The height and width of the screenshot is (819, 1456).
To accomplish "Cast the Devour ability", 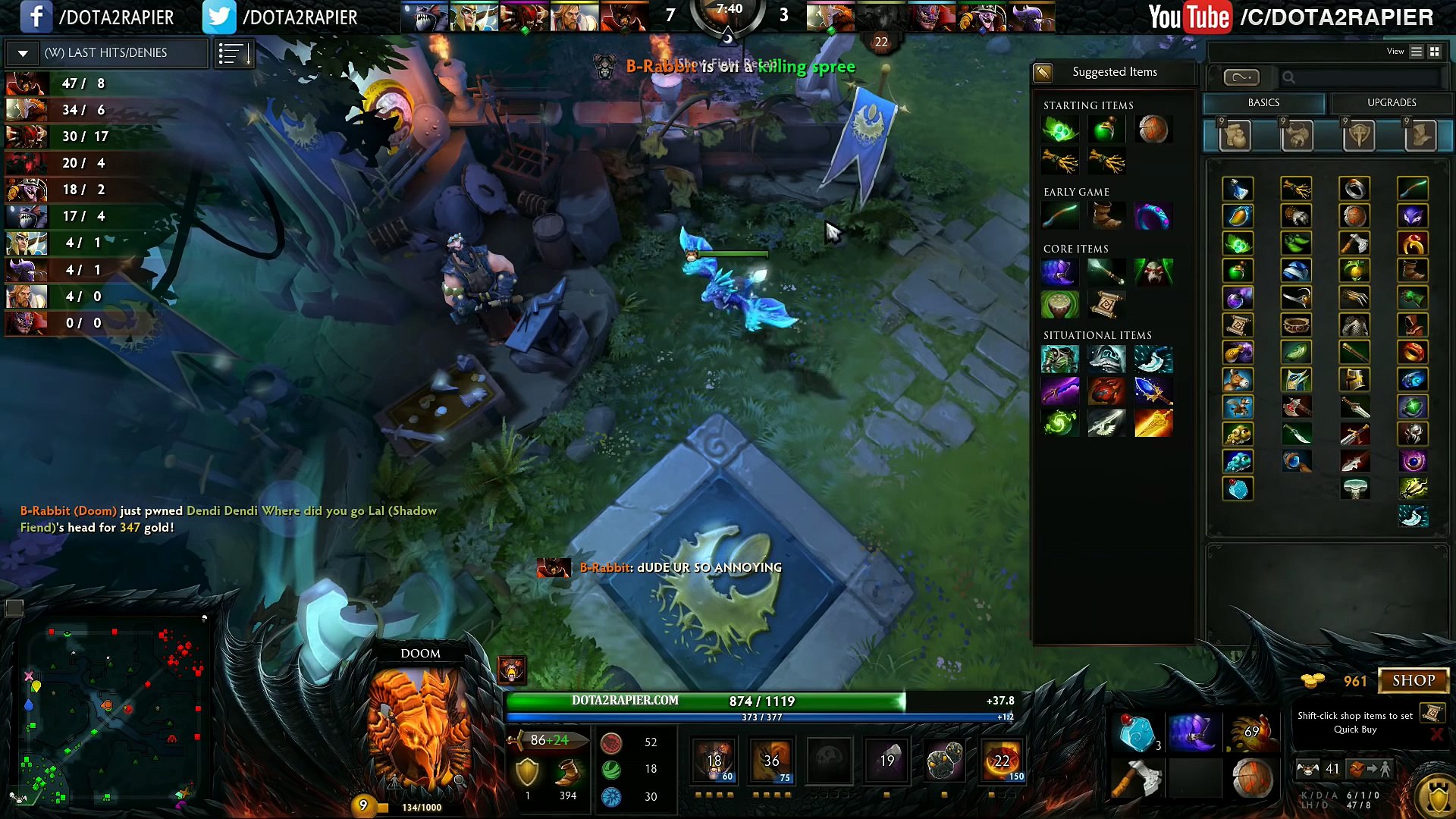I will [x=714, y=761].
